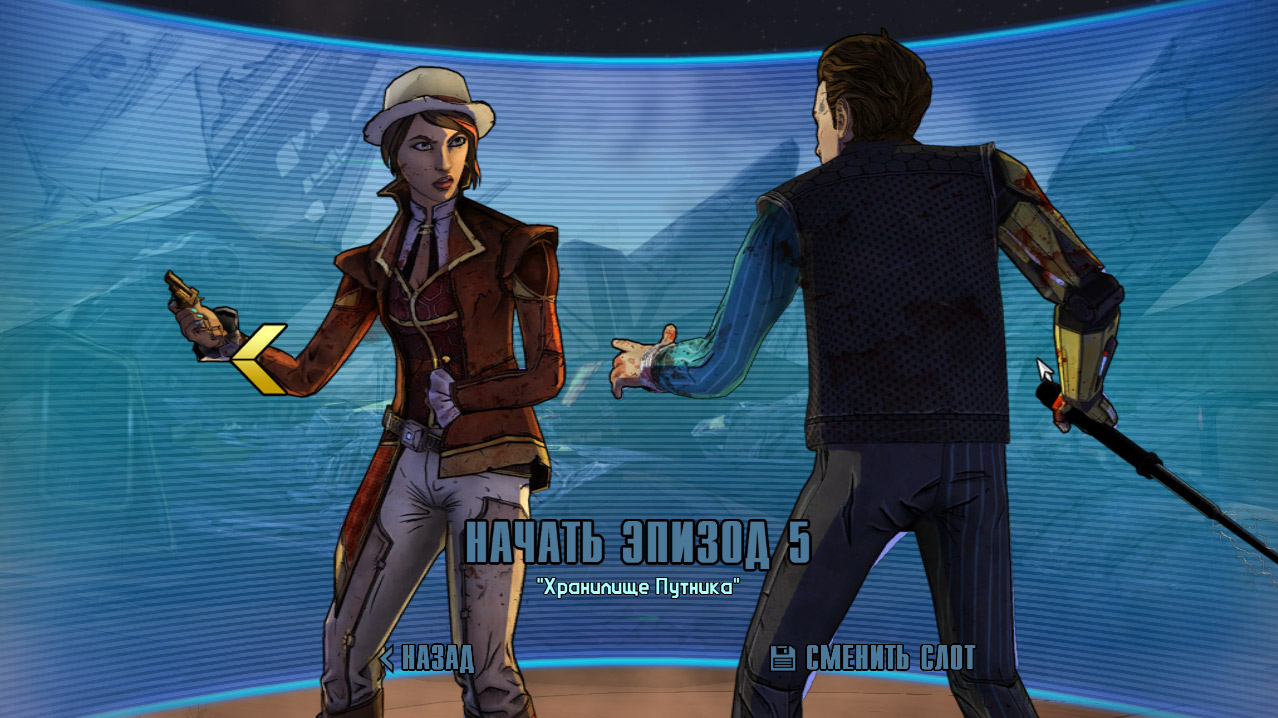Open СМЕНИТЬ СЛОТ to change save slot
Image resolution: width=1278 pixels, height=718 pixels.
click(x=874, y=658)
